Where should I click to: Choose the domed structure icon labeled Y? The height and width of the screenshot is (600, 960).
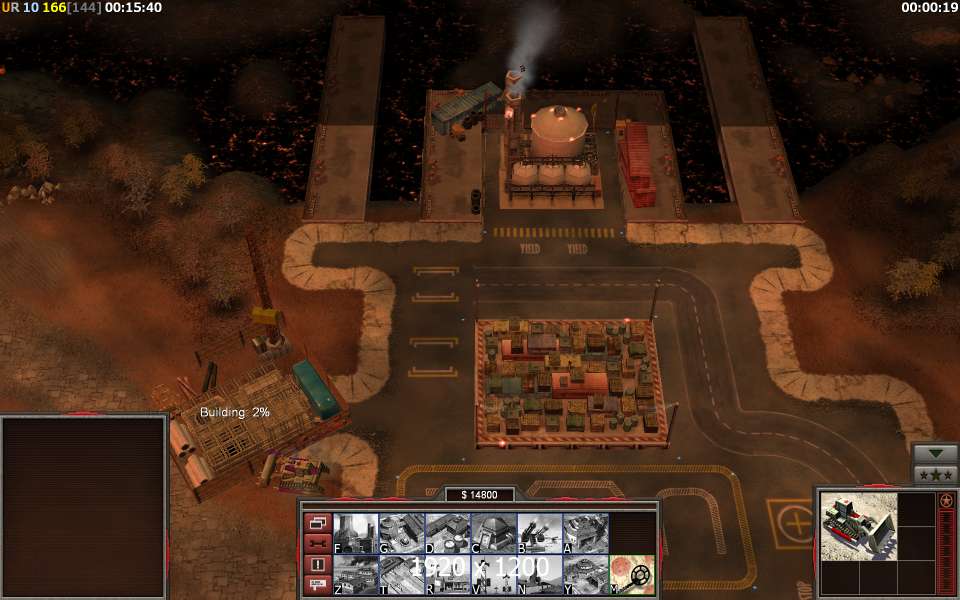click(585, 575)
